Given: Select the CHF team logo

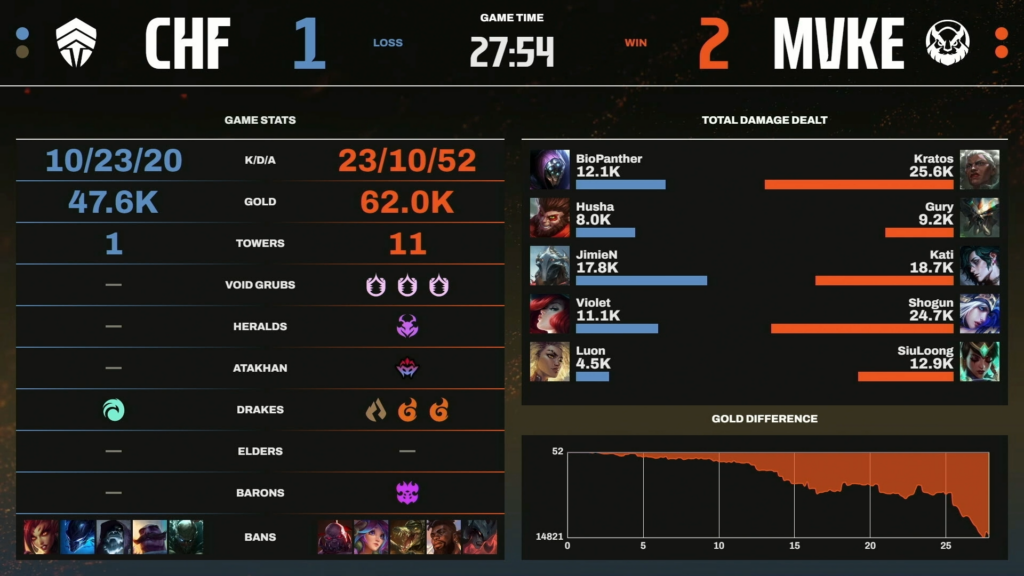Looking at the screenshot, I should click(78, 43).
